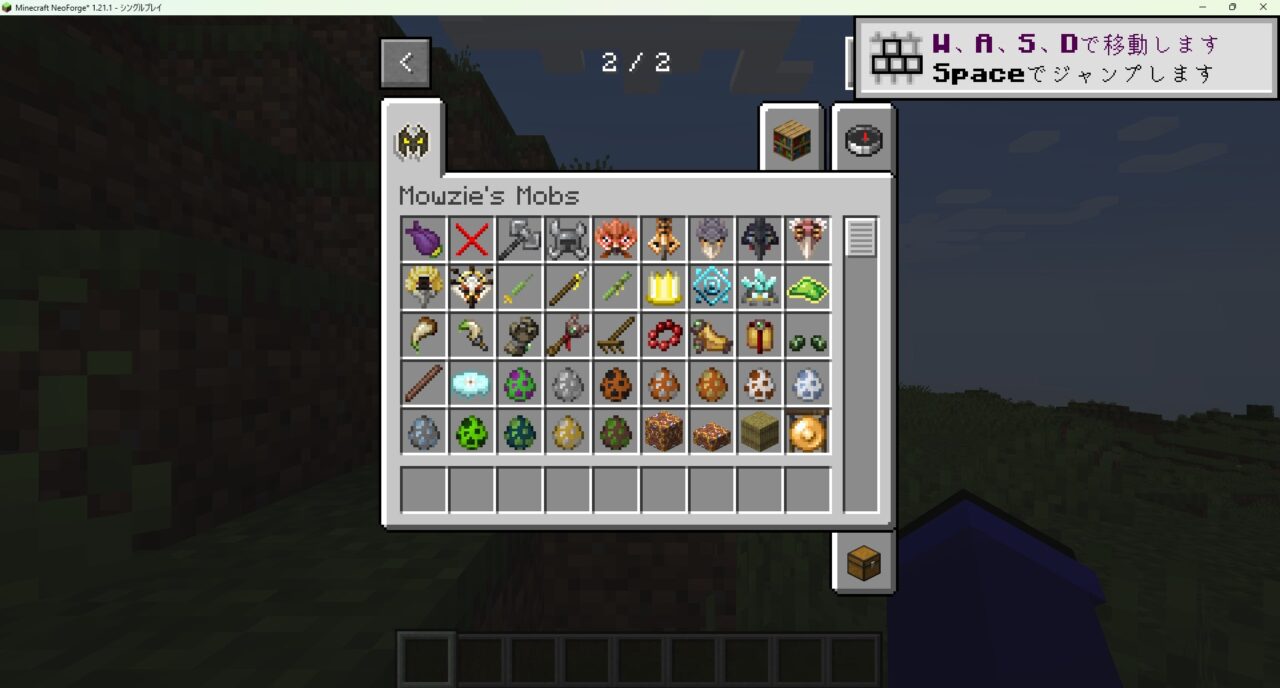Screen dimensions: 1280x688
Task: Grab the iron battle axe item
Action: [519, 240]
